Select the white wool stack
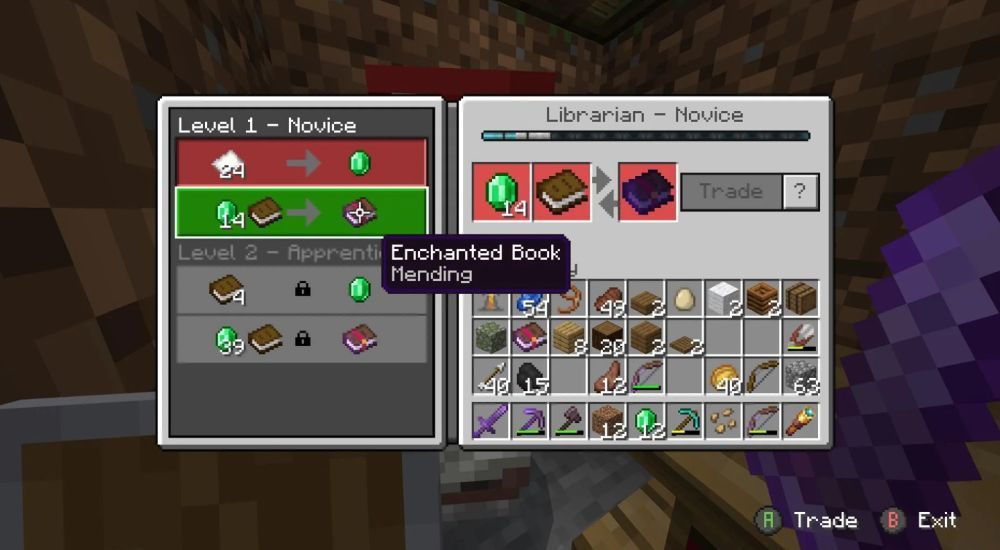 [723, 299]
